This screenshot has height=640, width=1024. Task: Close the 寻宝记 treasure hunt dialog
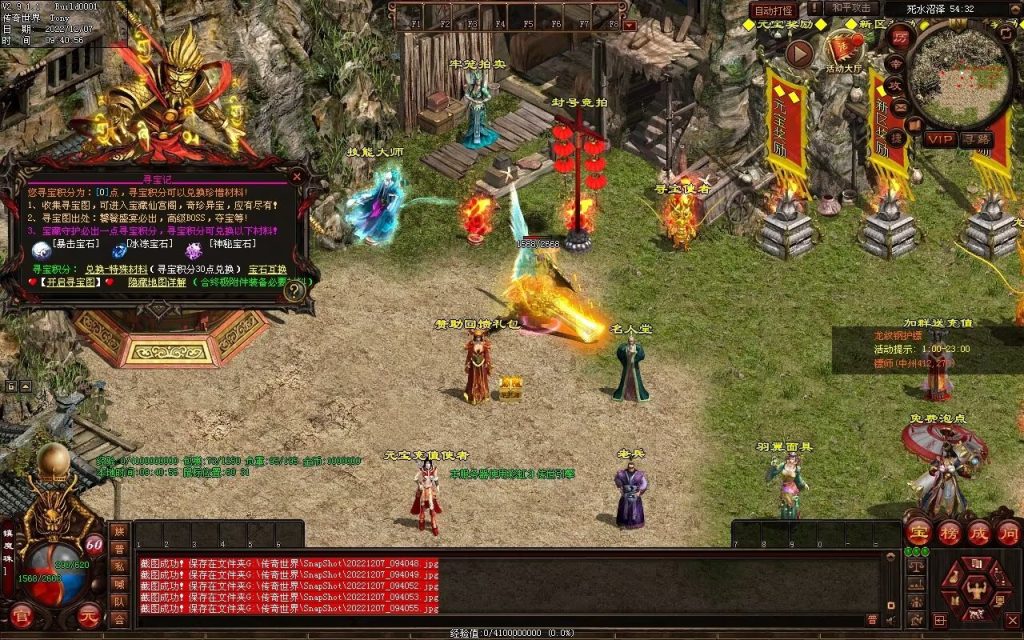(x=296, y=176)
